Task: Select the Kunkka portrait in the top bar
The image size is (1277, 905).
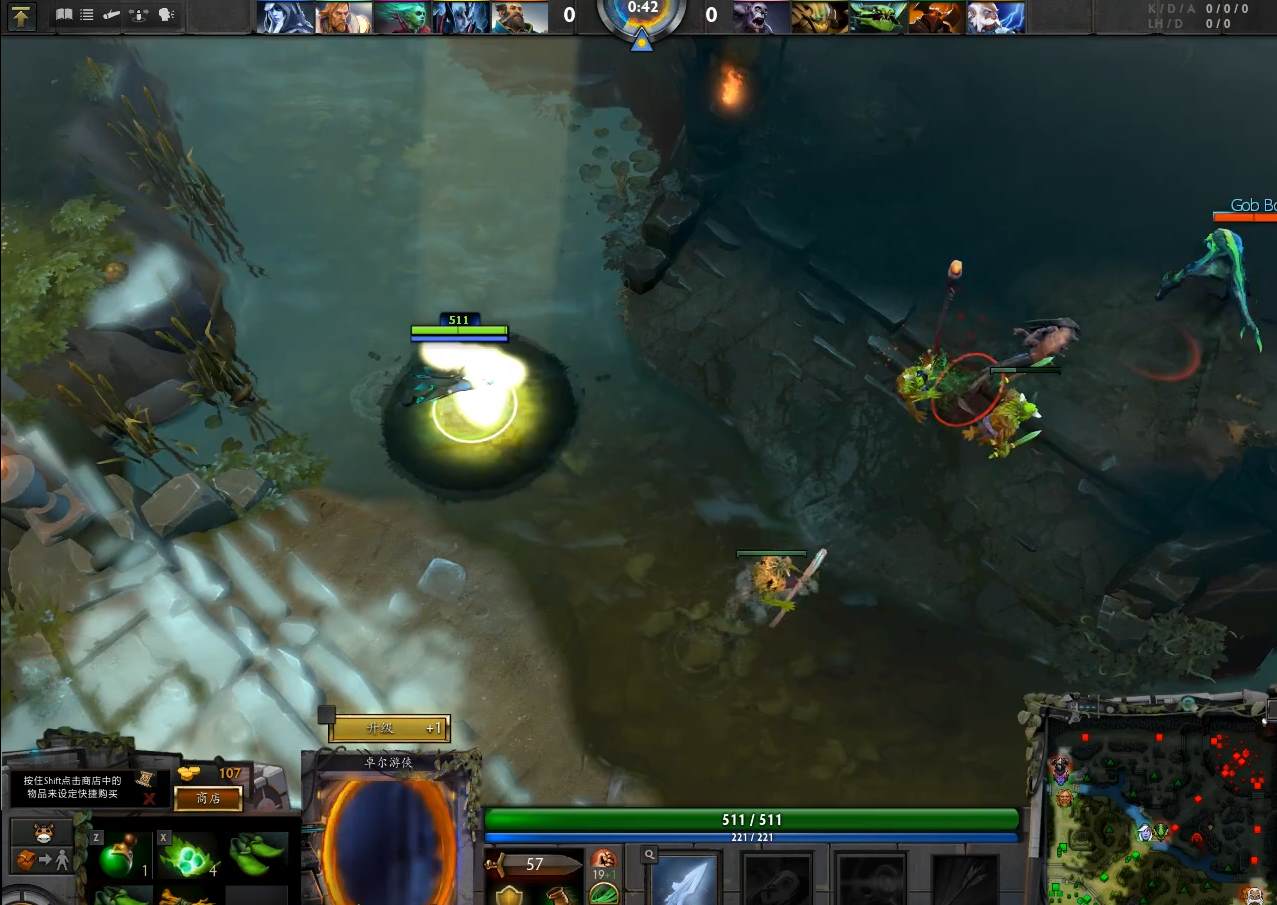Action: tap(520, 17)
